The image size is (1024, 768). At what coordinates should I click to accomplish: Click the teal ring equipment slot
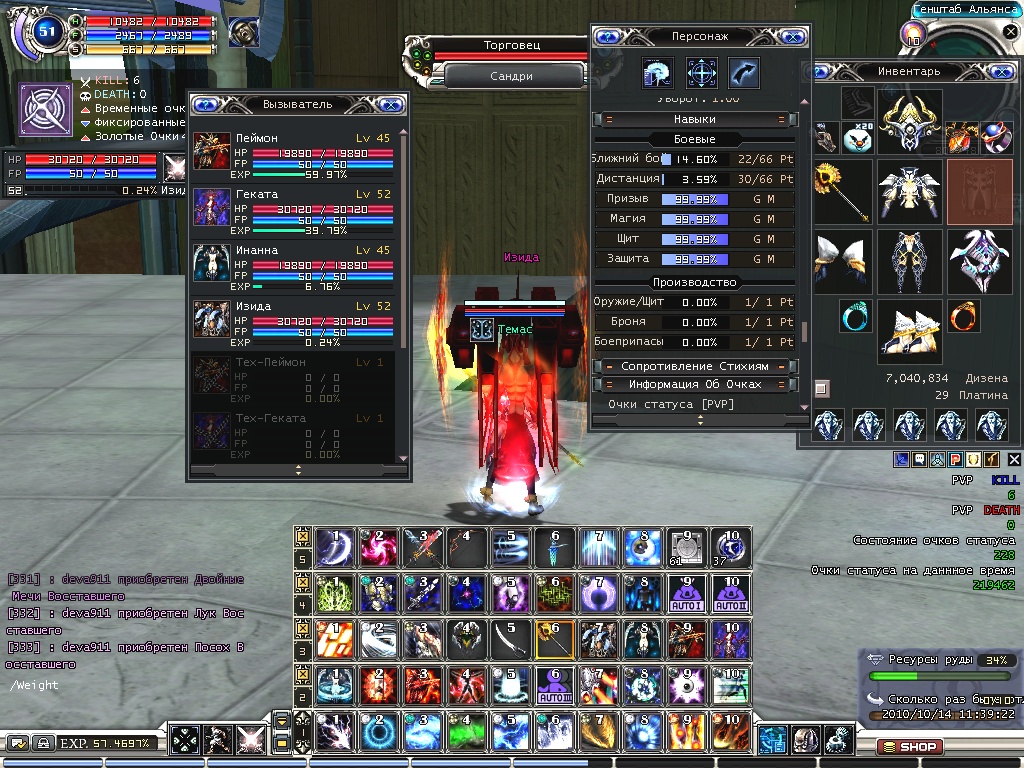[855, 316]
